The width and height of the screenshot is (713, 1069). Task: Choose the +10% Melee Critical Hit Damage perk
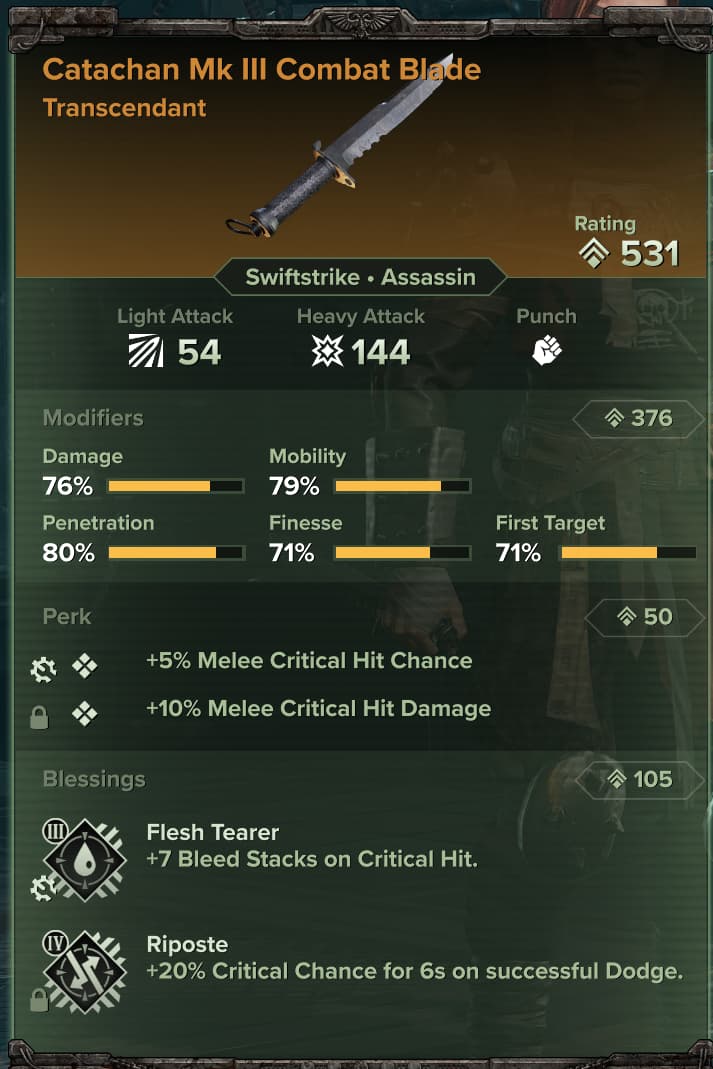point(318,709)
